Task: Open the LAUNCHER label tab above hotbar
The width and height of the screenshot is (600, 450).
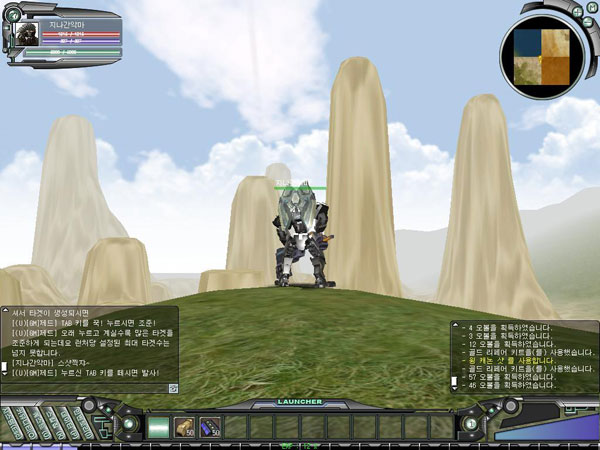Action: coord(300,403)
